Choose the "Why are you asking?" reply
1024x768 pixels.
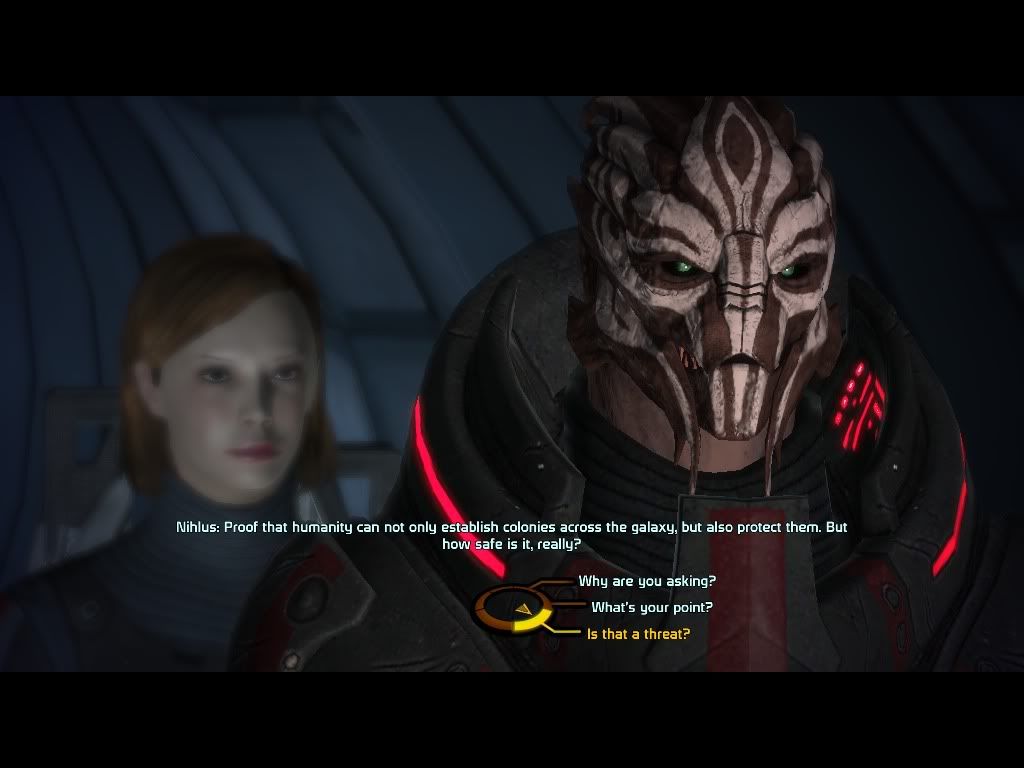pyautogui.click(x=646, y=581)
